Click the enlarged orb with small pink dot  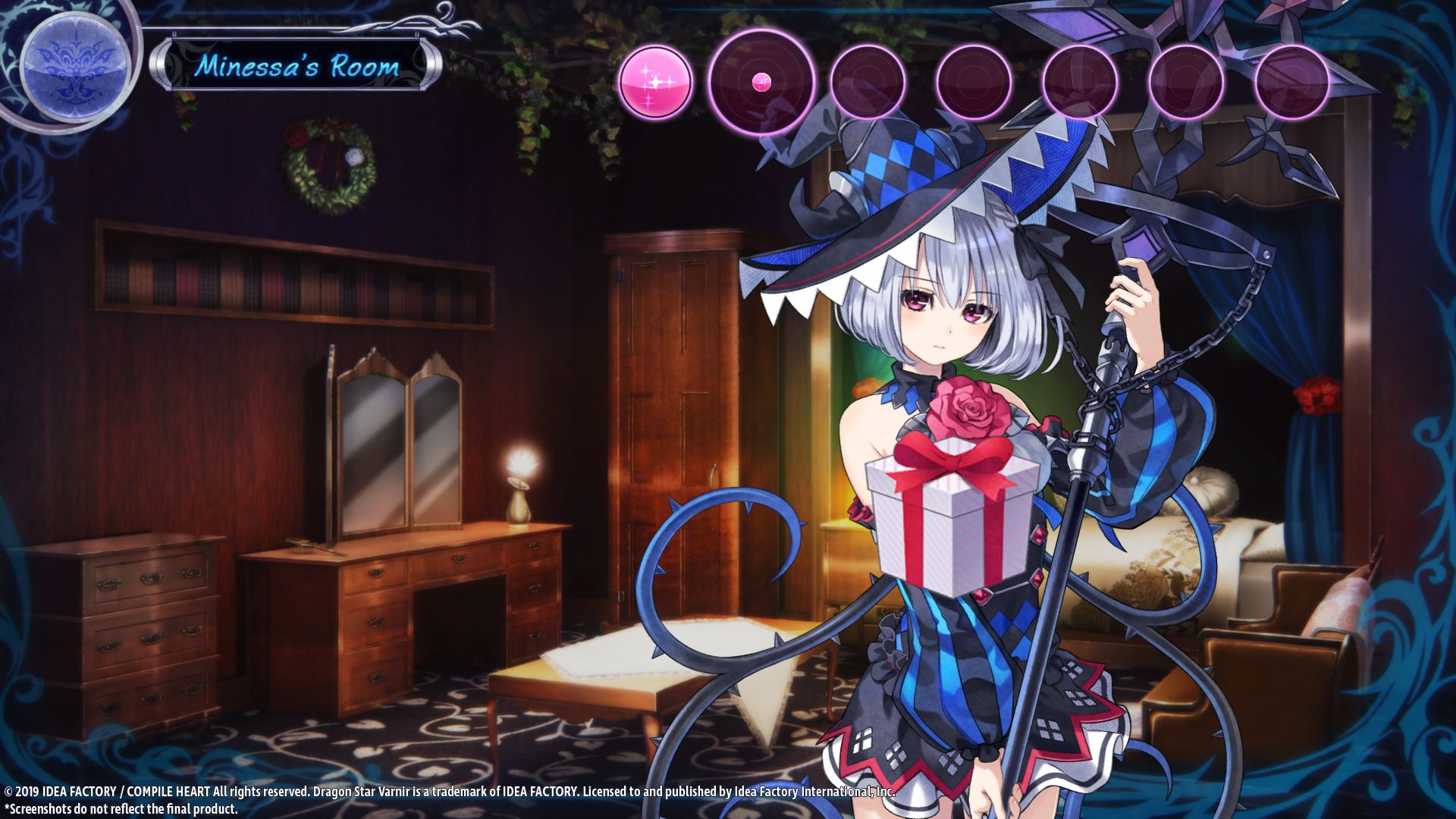[761, 82]
